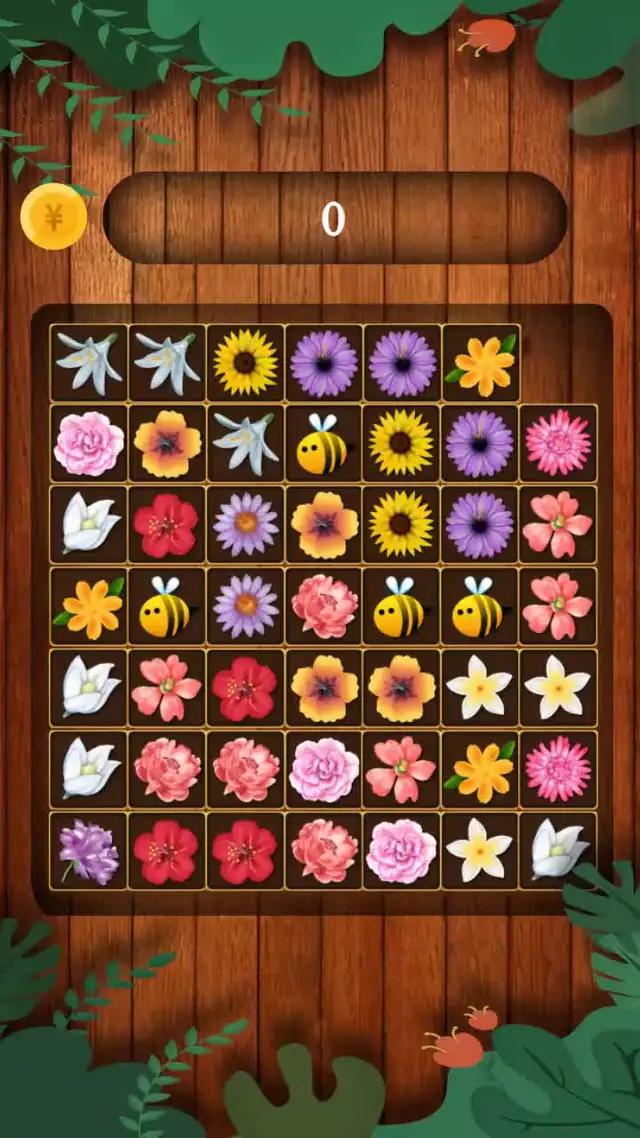The image size is (640, 1138).
Task: Tap the pink gerbera next to a purple daisy
Action: (558, 443)
